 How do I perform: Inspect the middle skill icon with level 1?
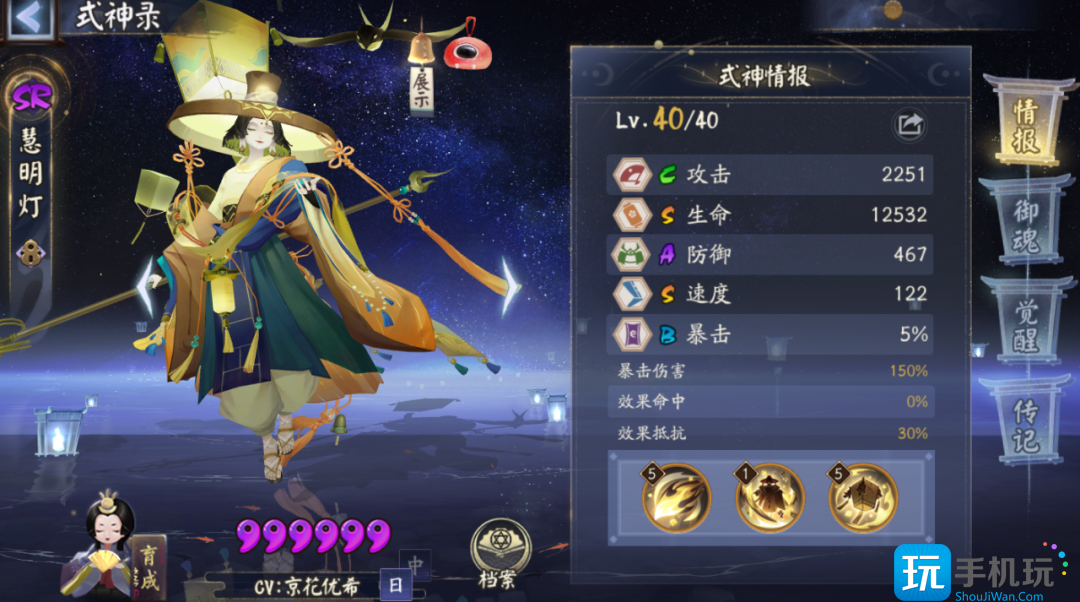(770, 497)
